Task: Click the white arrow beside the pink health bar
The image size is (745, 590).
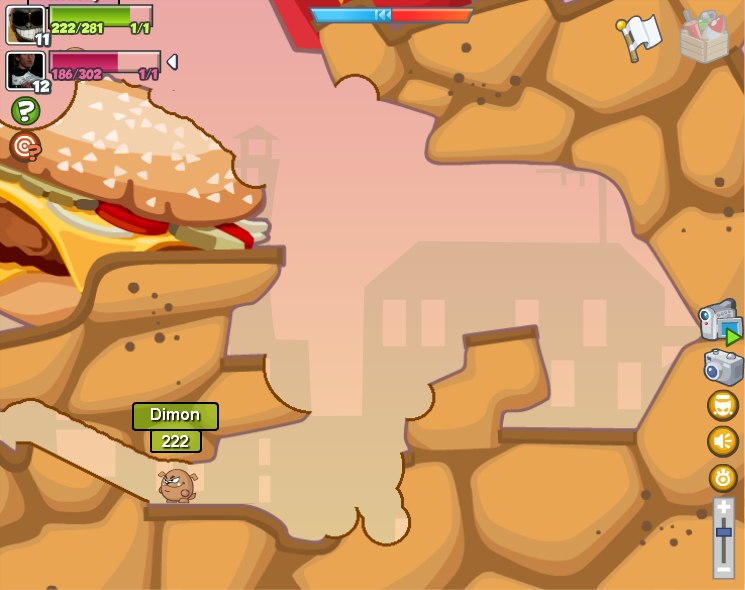Action: [172, 62]
